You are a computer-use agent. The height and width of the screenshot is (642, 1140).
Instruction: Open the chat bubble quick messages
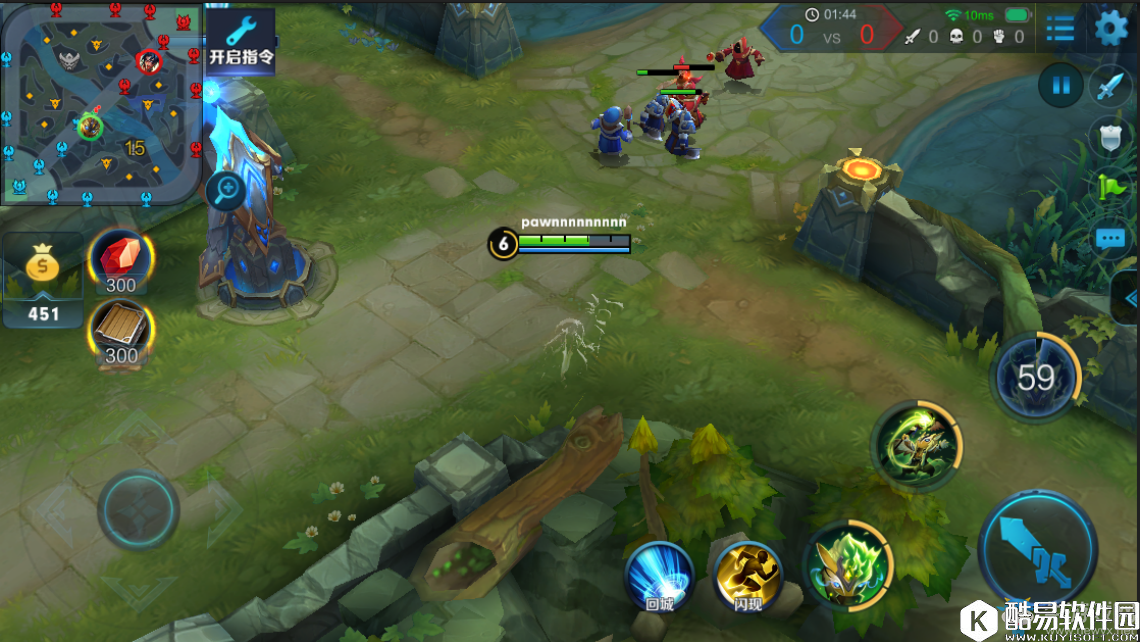[1111, 239]
